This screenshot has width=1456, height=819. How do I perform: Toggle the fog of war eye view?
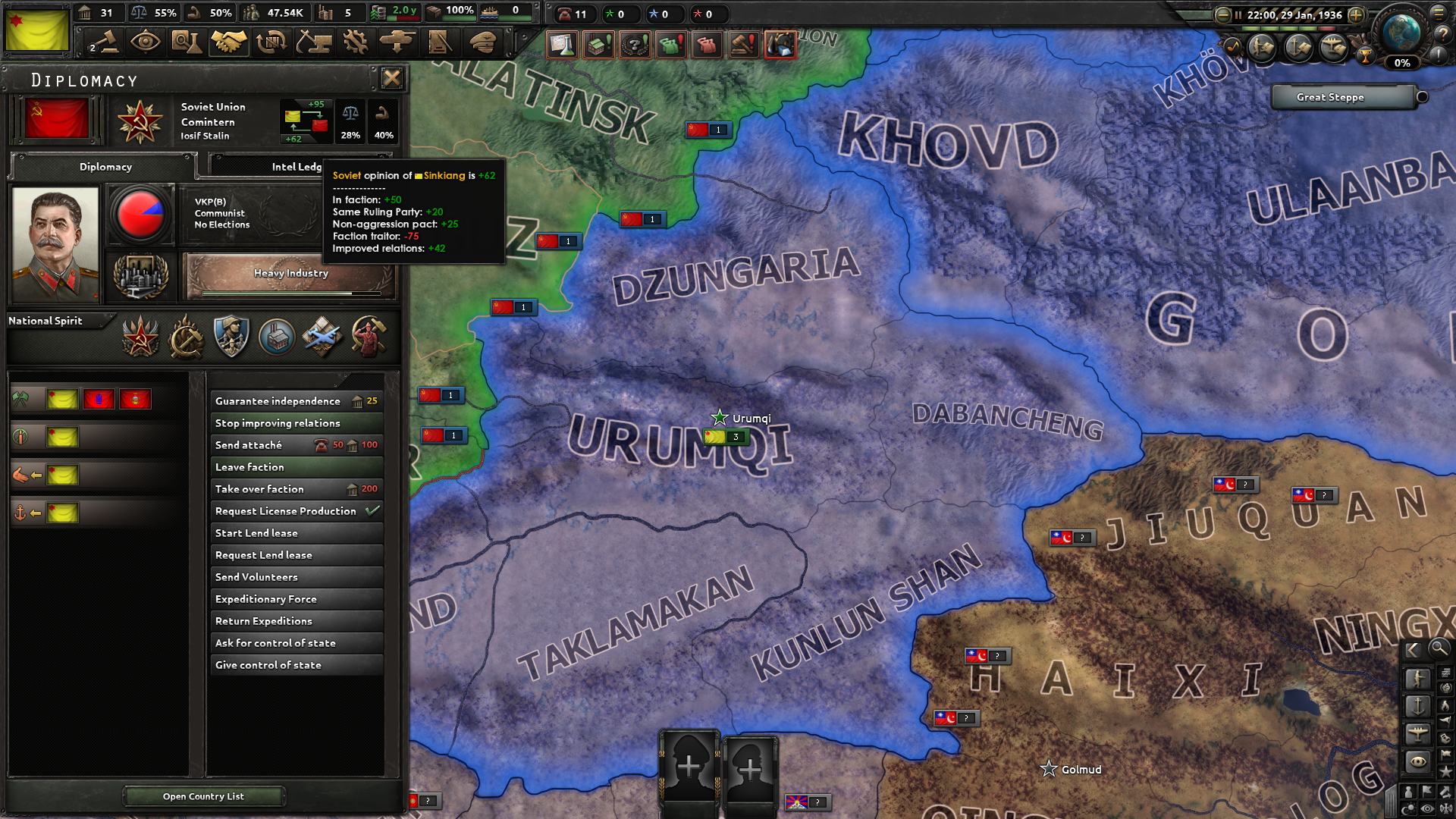[x=1426, y=808]
